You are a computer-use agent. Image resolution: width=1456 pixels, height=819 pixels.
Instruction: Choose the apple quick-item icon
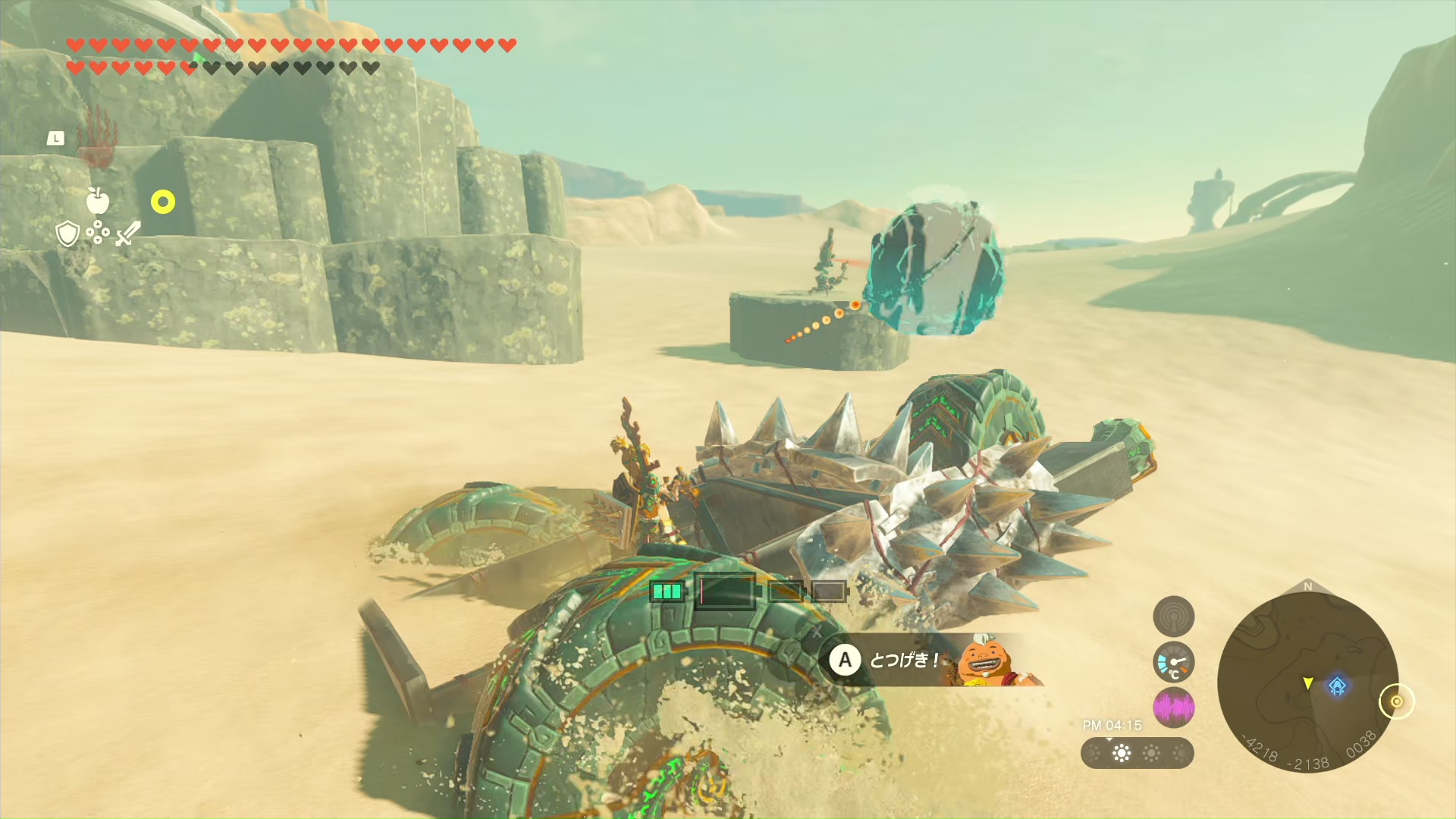pos(97,201)
